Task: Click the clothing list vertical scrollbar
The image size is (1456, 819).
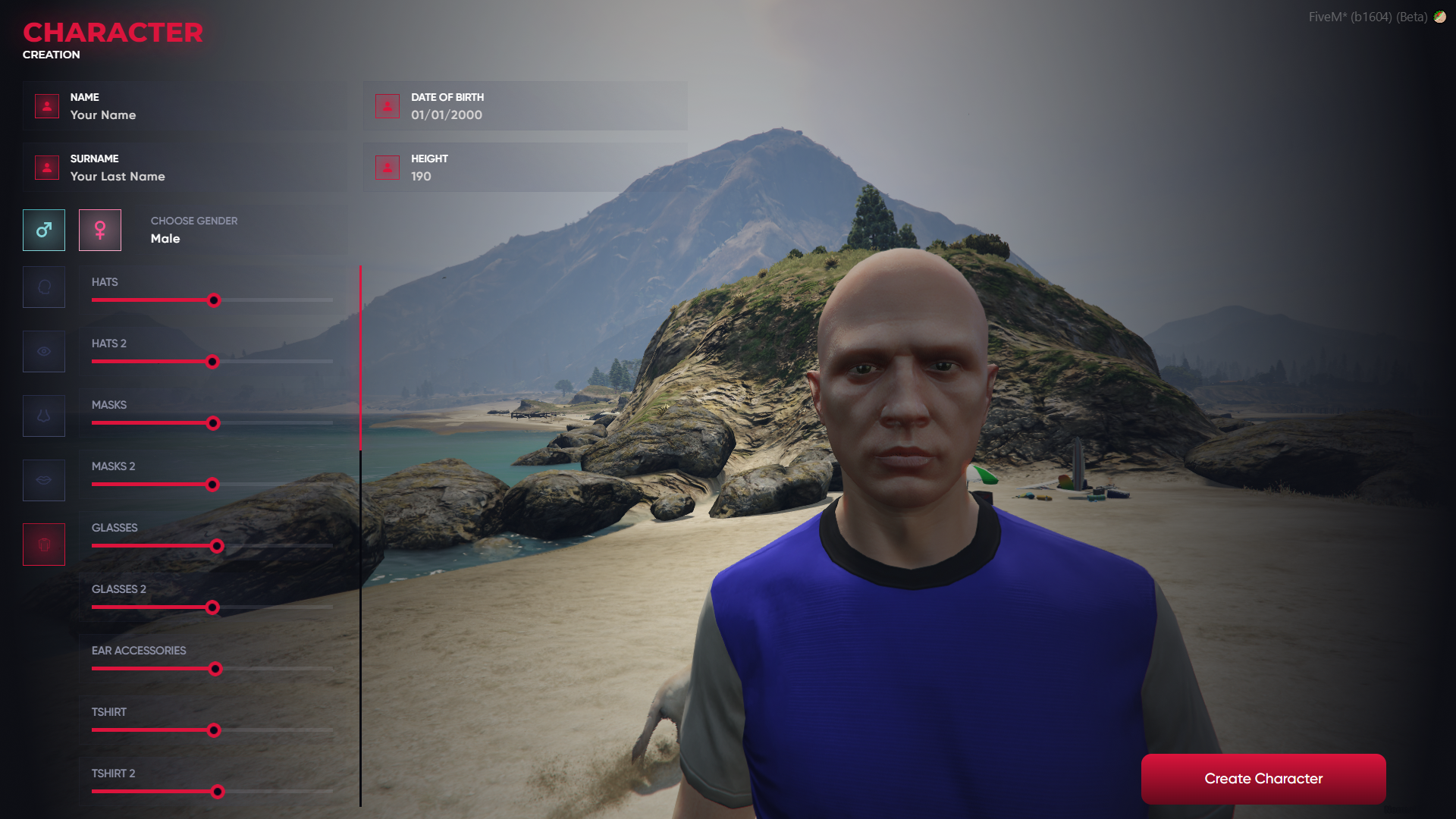Action: [x=360, y=358]
